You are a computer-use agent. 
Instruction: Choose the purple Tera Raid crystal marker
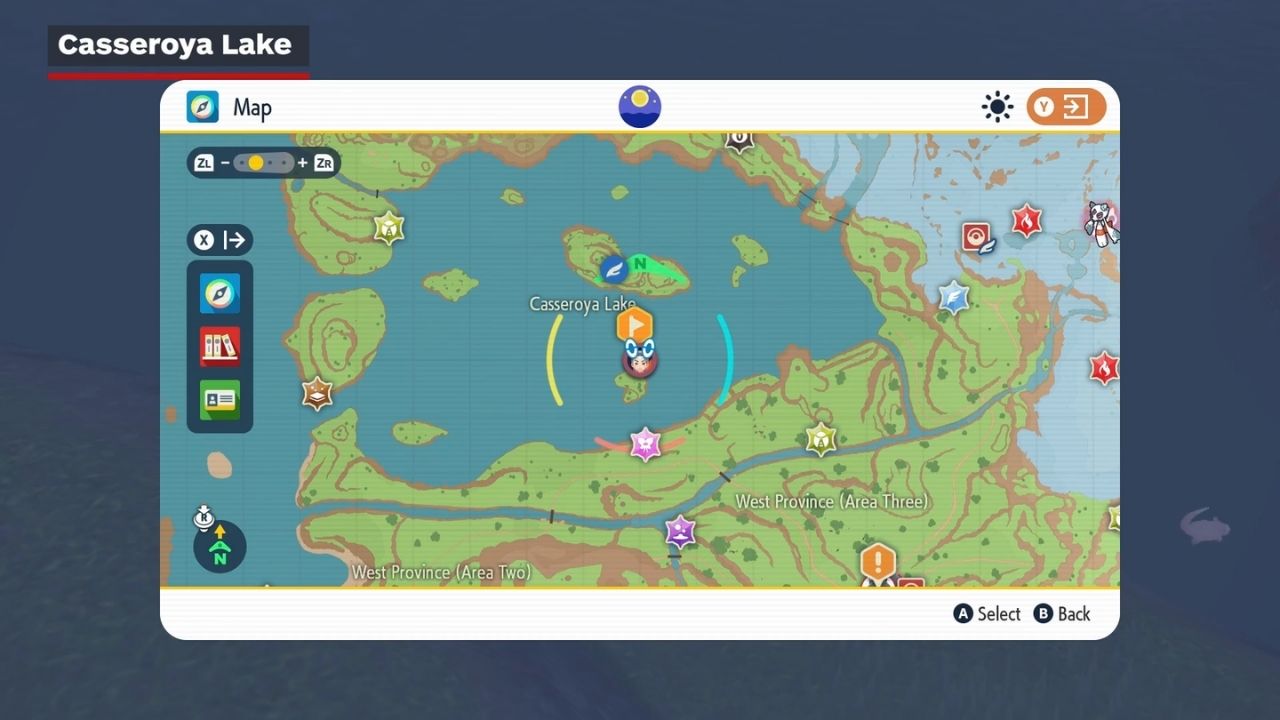coord(680,530)
